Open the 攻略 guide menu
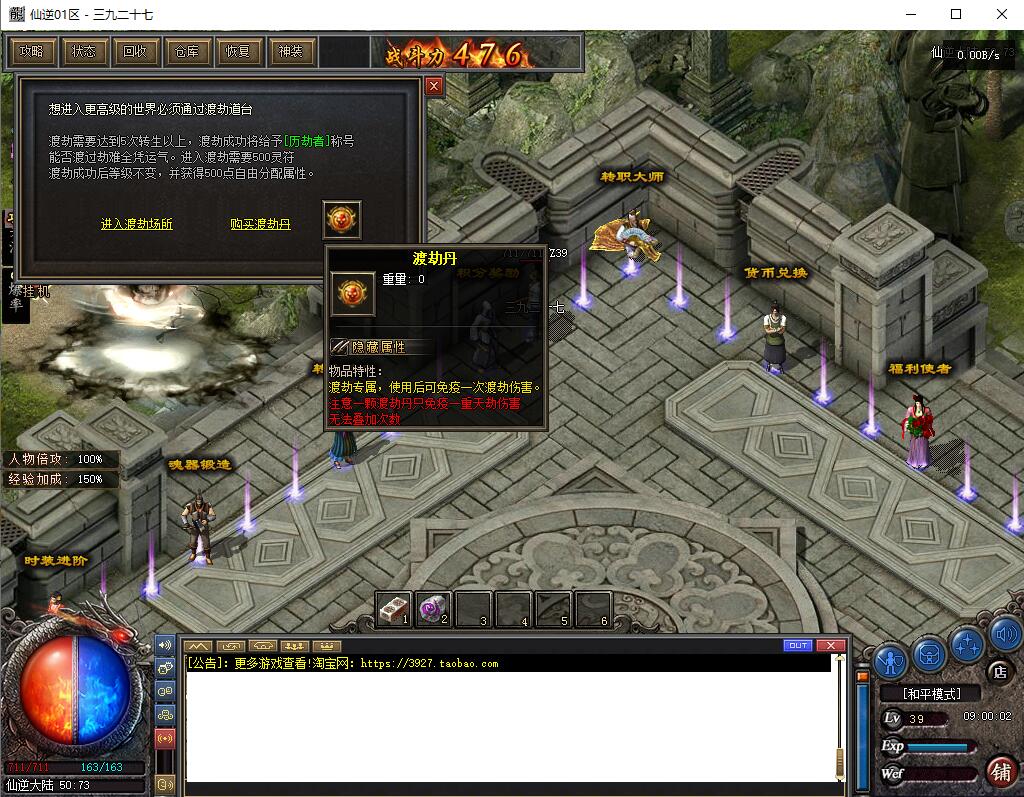The image size is (1024, 797). pos(31,51)
